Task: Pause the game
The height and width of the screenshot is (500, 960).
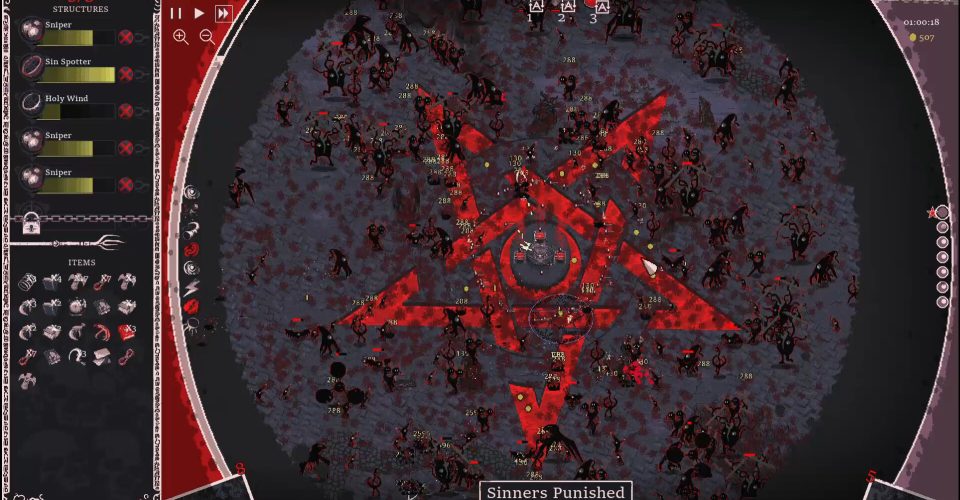Action: pyautogui.click(x=176, y=13)
